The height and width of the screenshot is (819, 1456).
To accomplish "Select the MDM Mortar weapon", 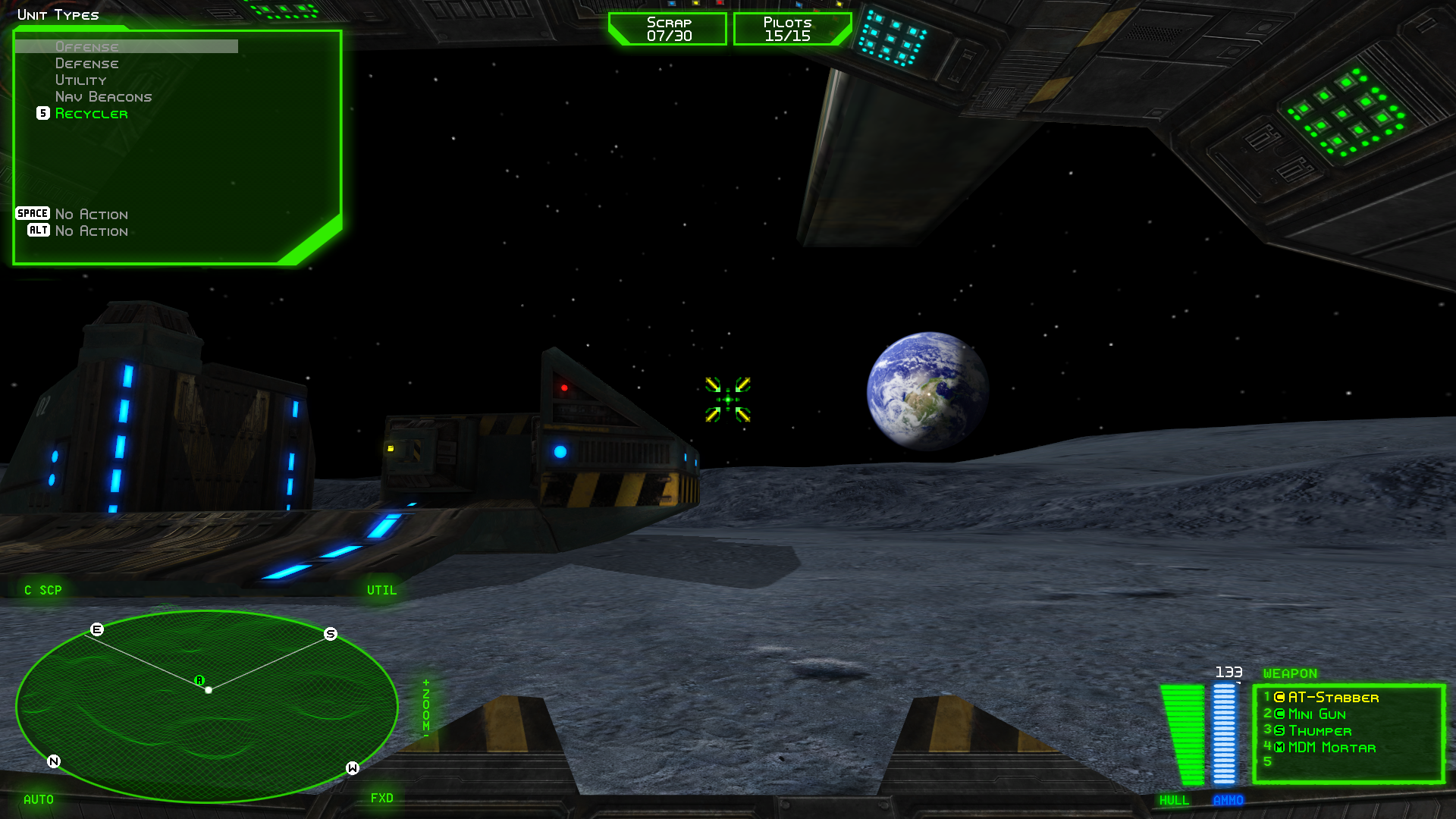I will tap(1331, 748).
